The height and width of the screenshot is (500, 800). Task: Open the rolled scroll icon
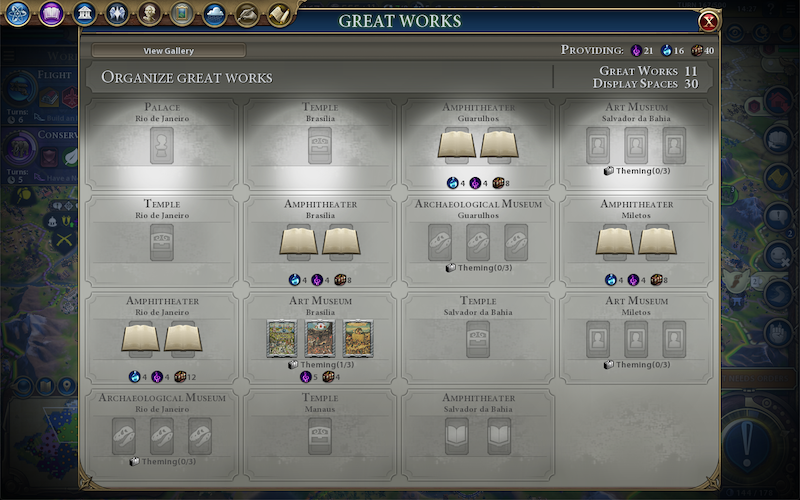click(278, 14)
